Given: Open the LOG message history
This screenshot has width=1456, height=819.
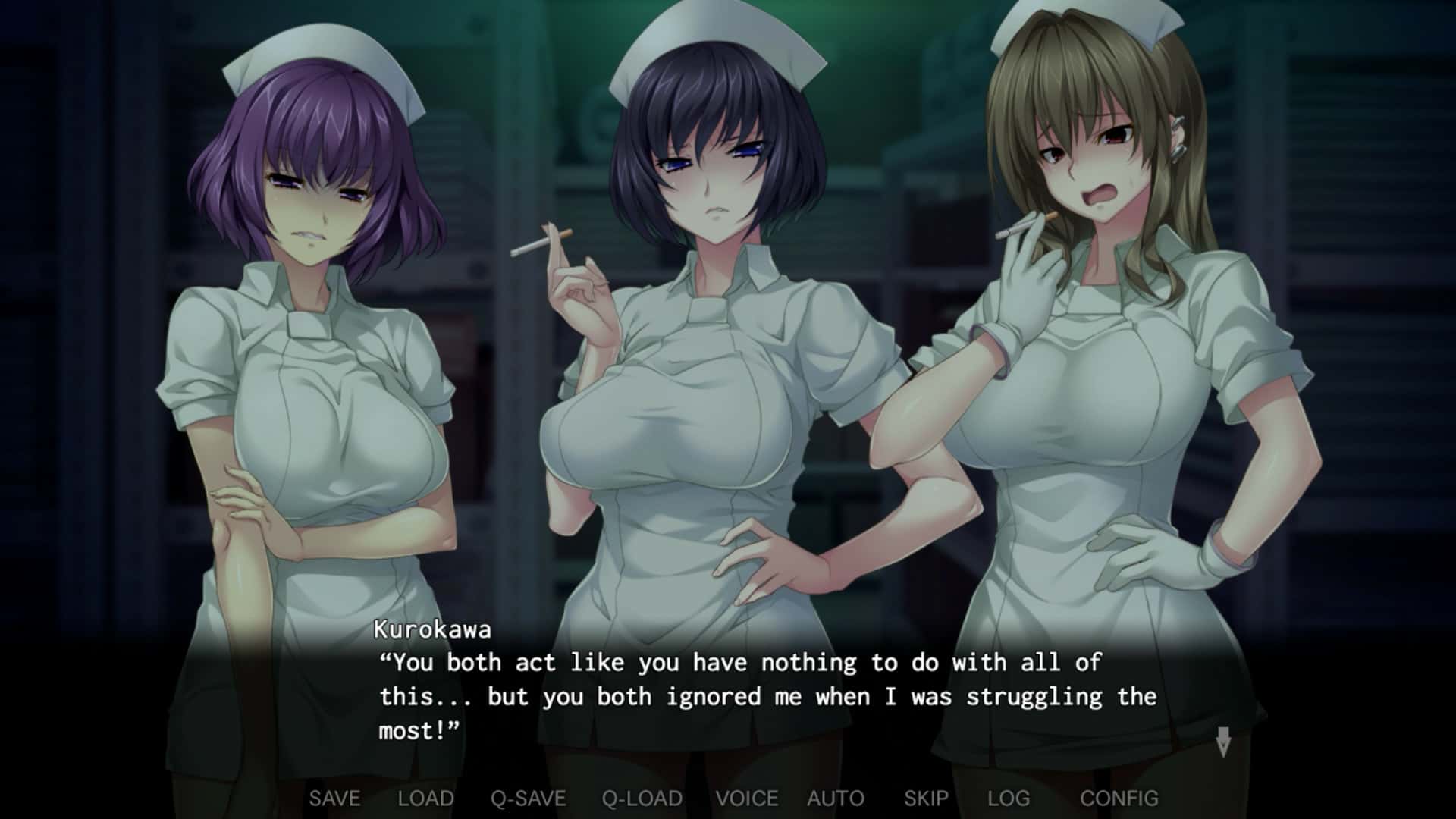Looking at the screenshot, I should click(1008, 798).
